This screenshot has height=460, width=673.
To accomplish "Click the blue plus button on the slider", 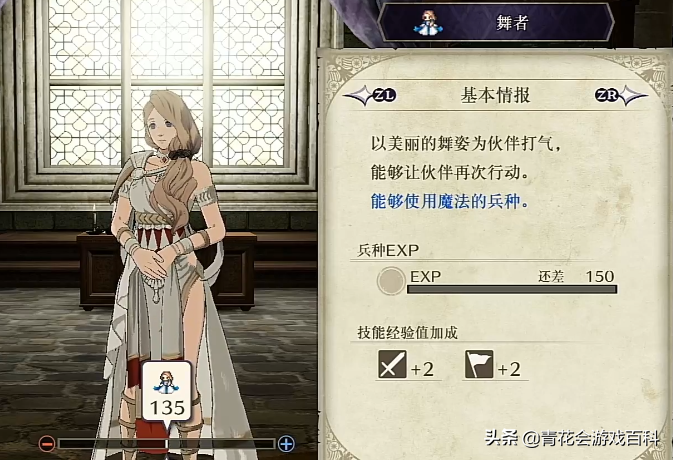I will (x=286, y=443).
